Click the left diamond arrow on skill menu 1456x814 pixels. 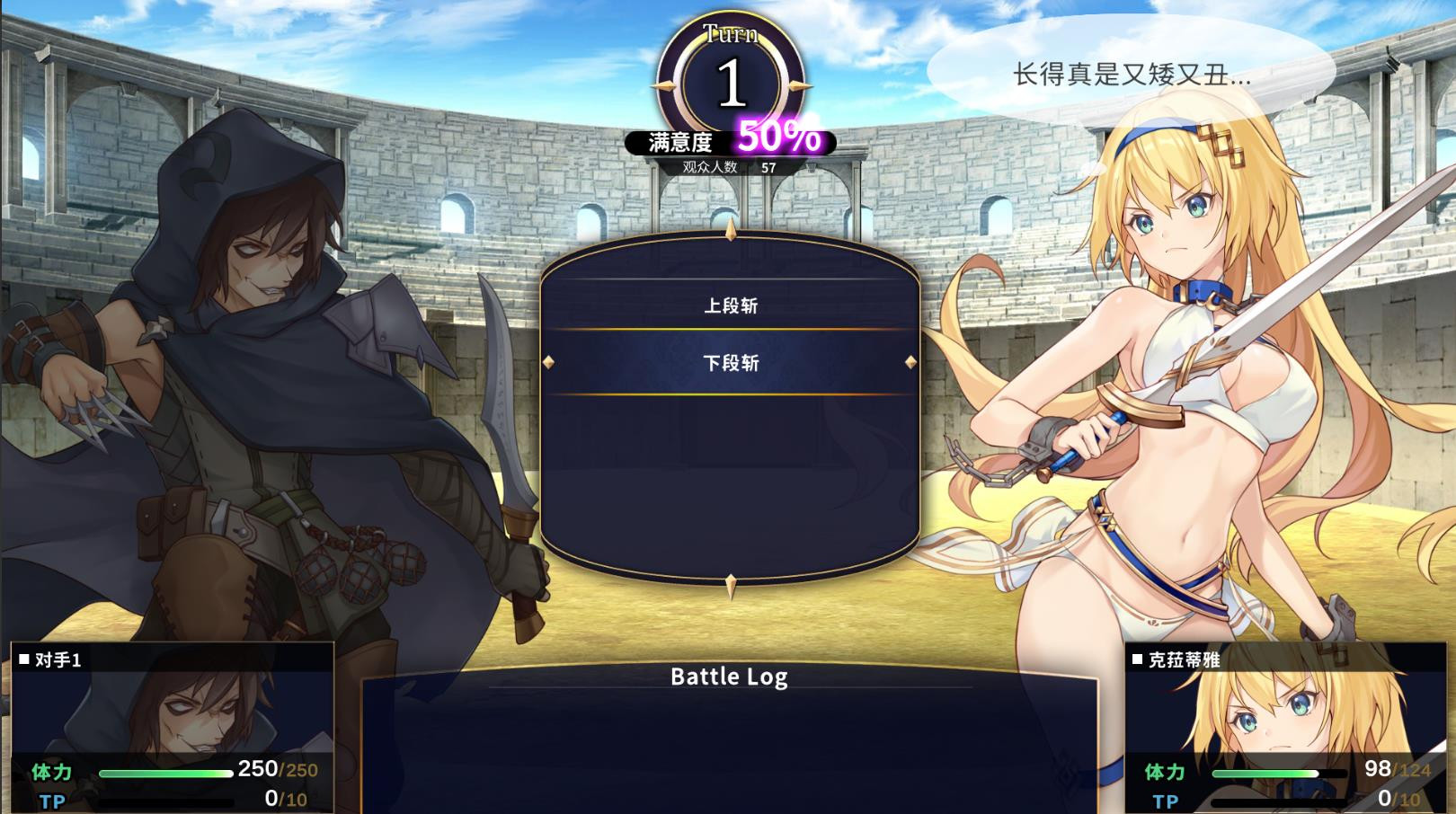pyautogui.click(x=551, y=364)
